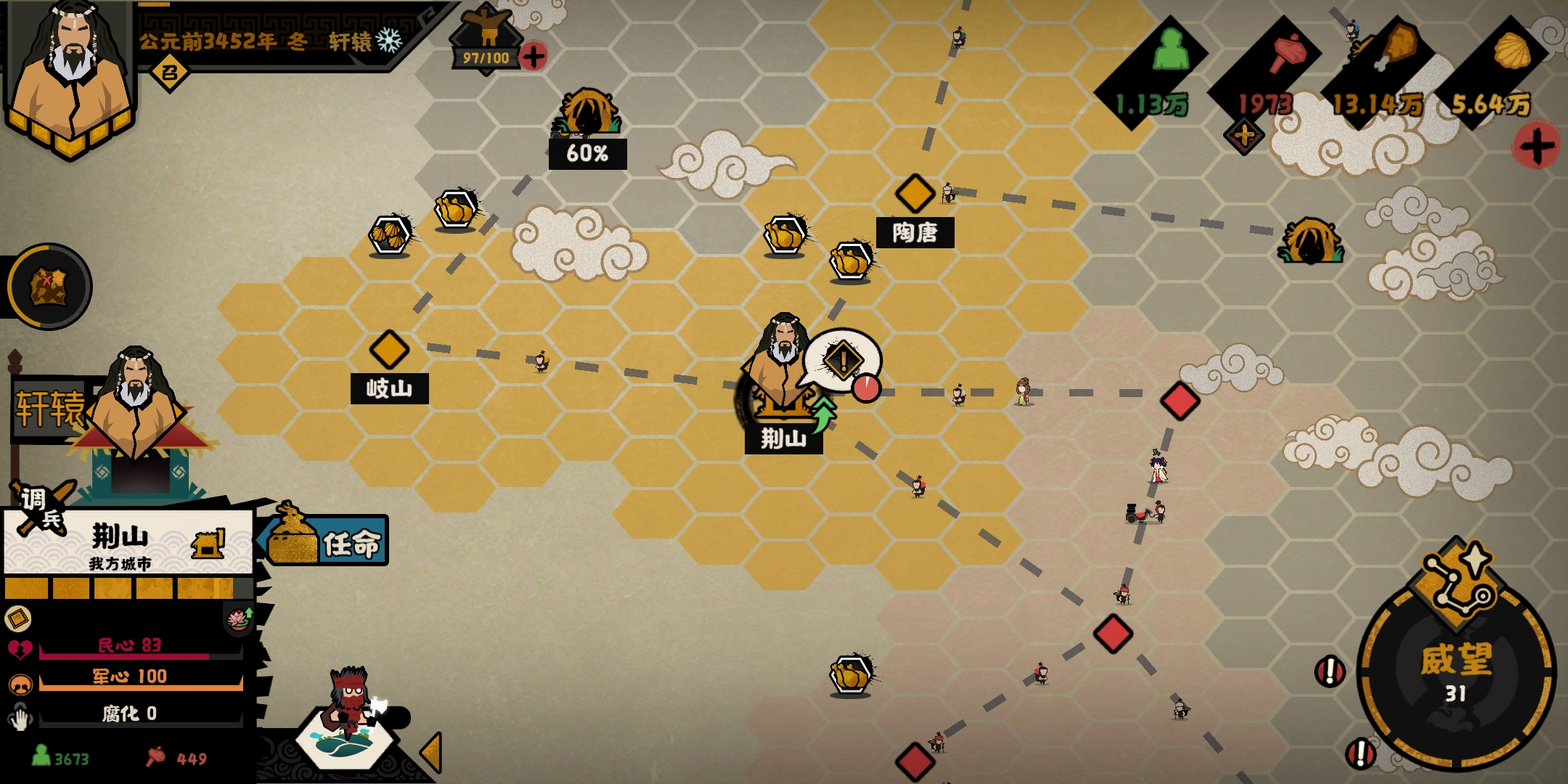Click the 己 diamond badge under the date
Viewport: 1568px width, 784px height.
[169, 73]
